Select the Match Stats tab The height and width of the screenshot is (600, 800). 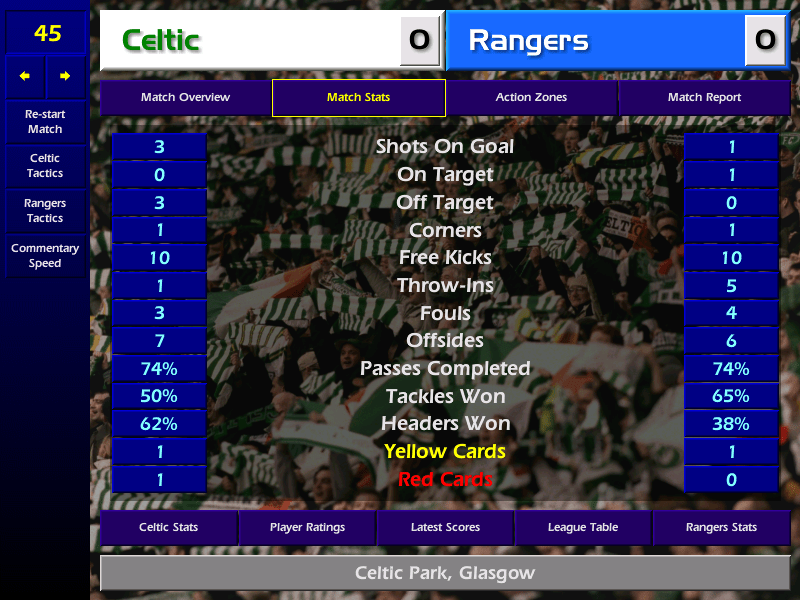[358, 97]
